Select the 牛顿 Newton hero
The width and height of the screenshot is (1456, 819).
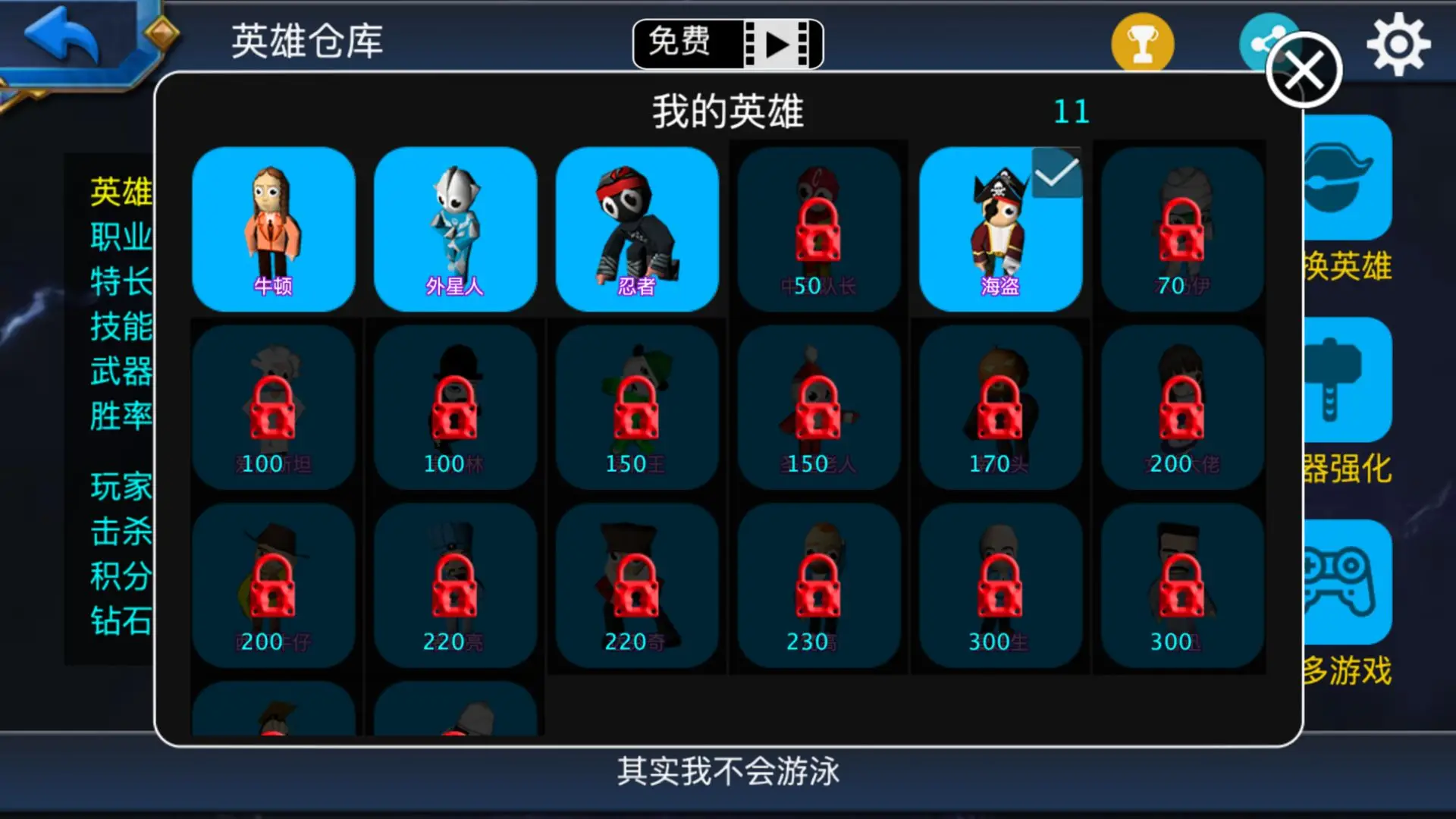tap(275, 227)
